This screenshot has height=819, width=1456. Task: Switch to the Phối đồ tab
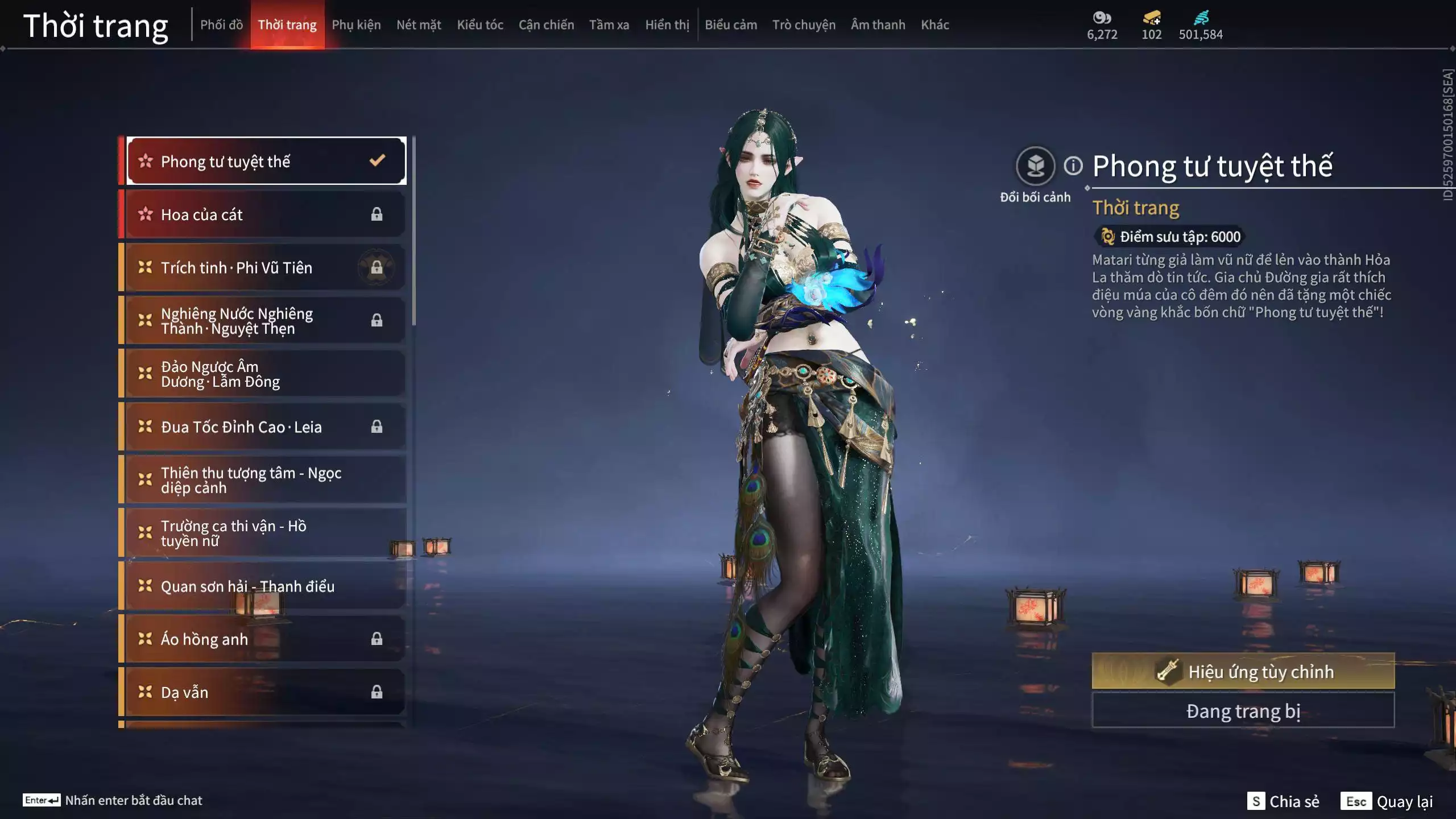[x=221, y=25]
